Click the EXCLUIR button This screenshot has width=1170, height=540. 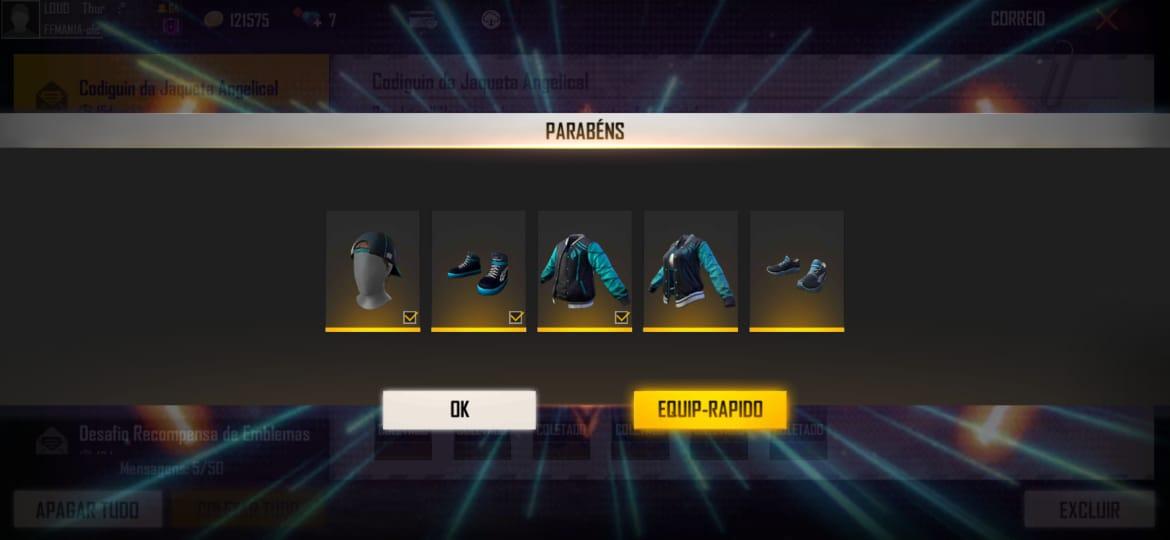click(x=1088, y=510)
